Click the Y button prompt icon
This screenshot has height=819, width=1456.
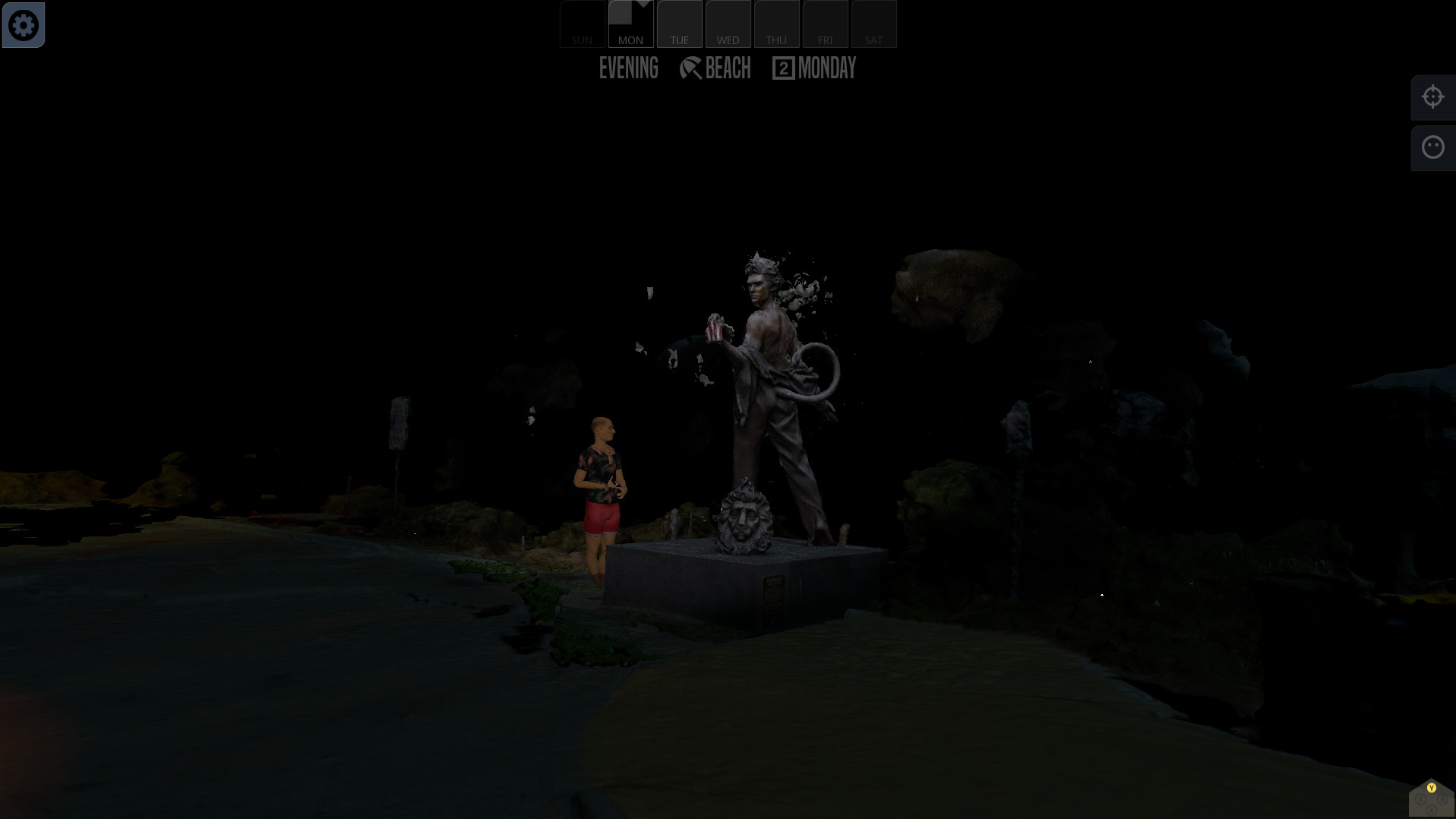coord(1431,789)
